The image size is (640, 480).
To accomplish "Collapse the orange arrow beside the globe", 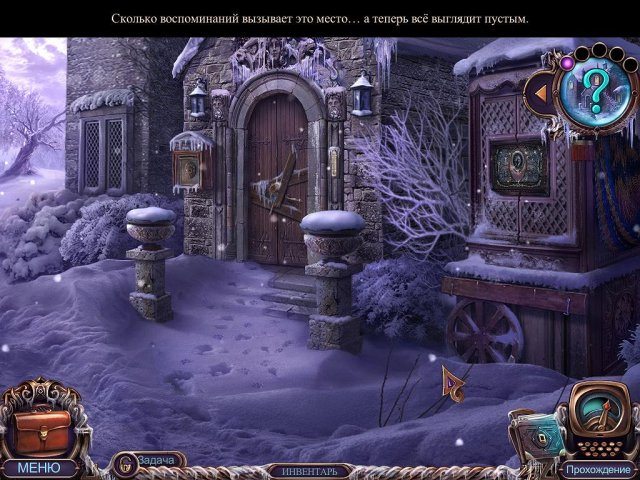I will tap(539, 94).
